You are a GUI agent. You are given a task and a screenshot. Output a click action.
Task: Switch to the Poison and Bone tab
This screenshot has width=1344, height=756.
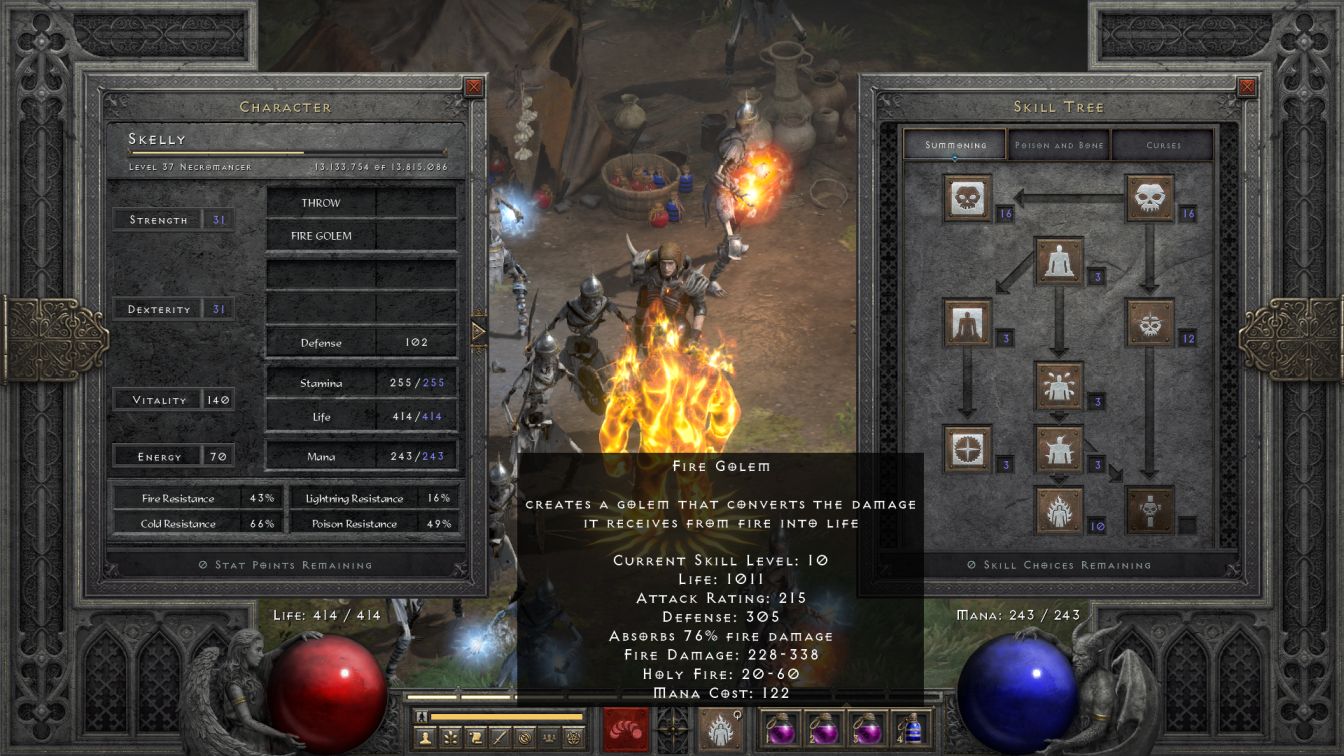[1059, 145]
